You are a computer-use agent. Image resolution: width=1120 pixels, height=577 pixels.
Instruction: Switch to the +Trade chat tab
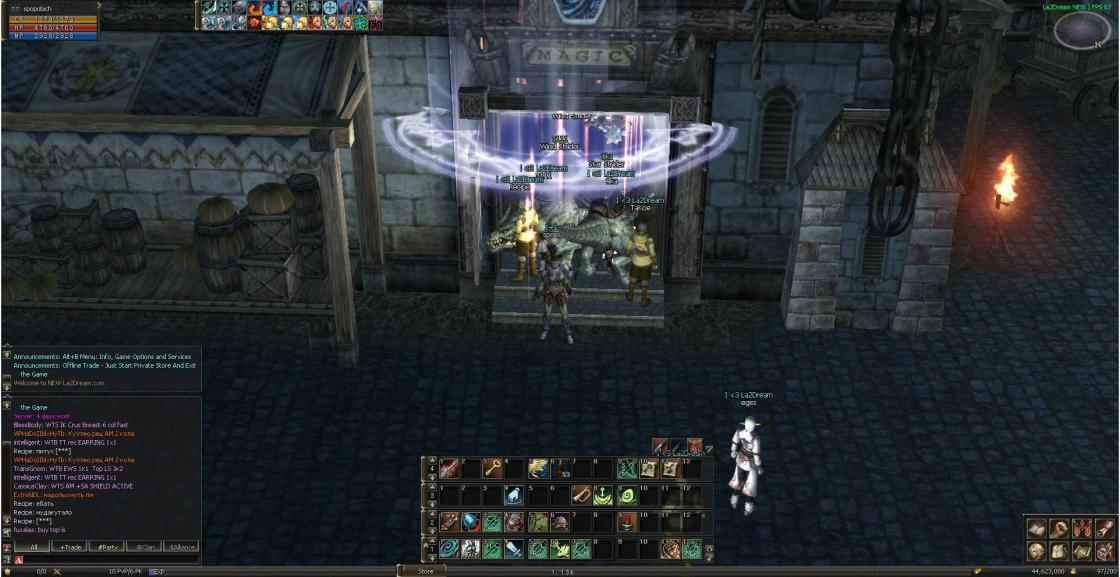(x=70, y=547)
